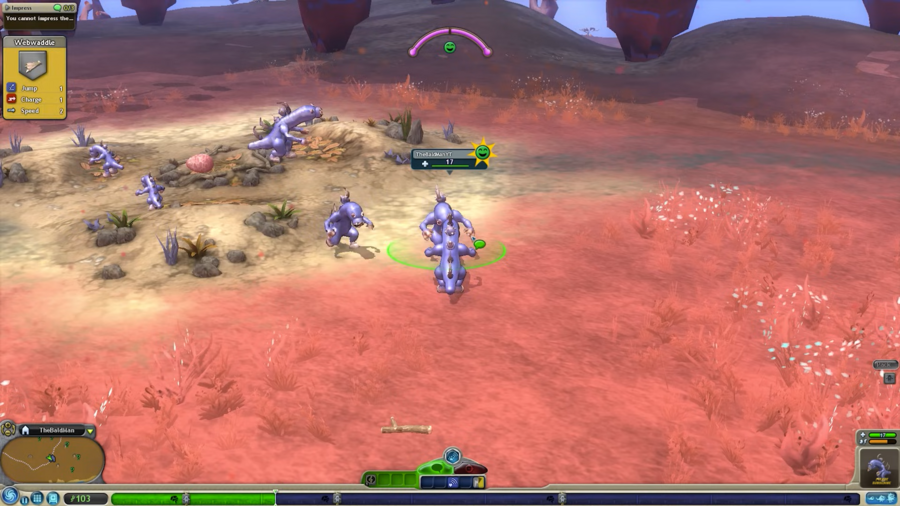Click the stage preview button
The height and width of the screenshot is (506, 900).
(881, 498)
